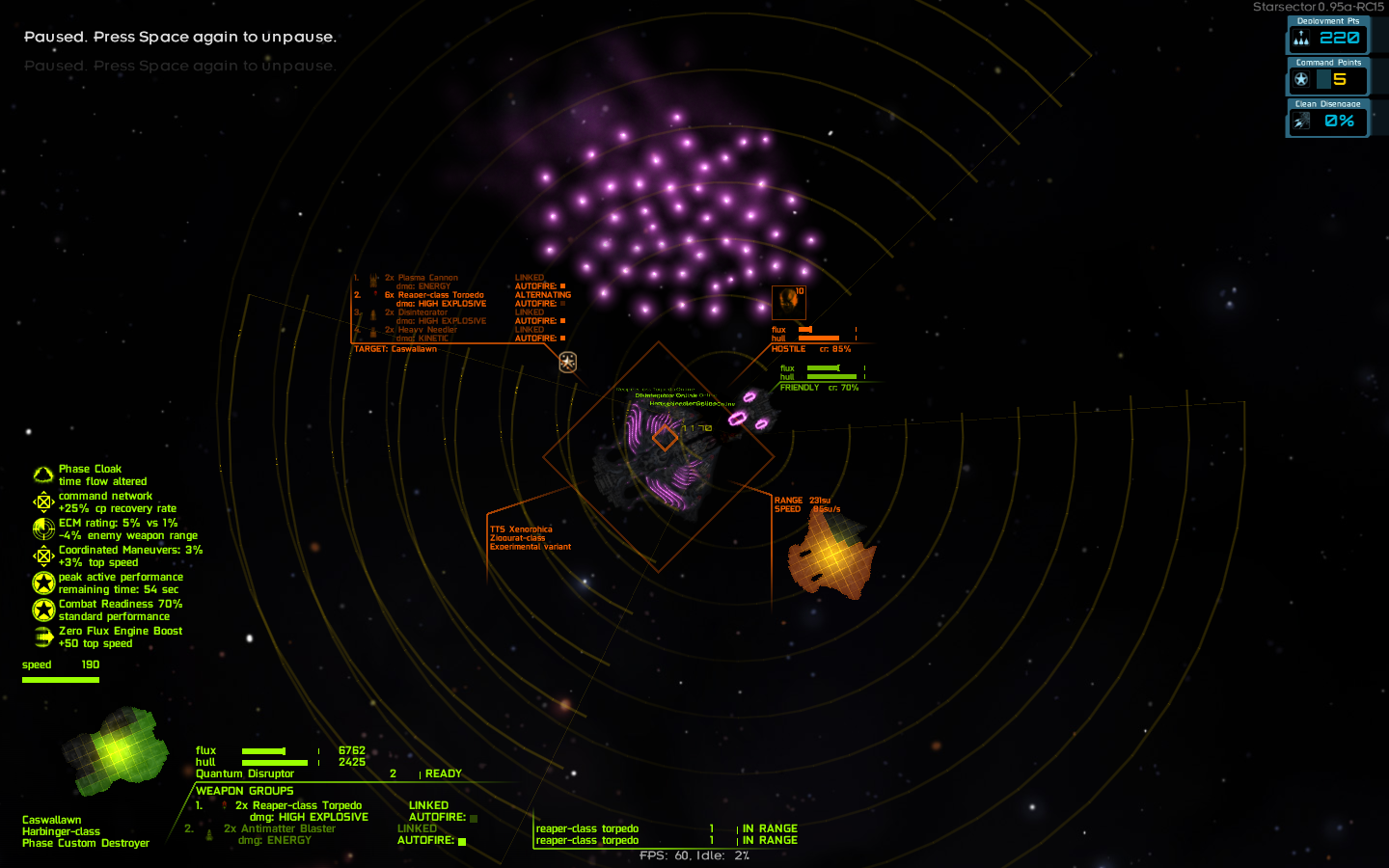Viewport: 1389px width, 868px height.
Task: Select the hostile ship portrait thumbnail
Action: pyautogui.click(x=788, y=302)
